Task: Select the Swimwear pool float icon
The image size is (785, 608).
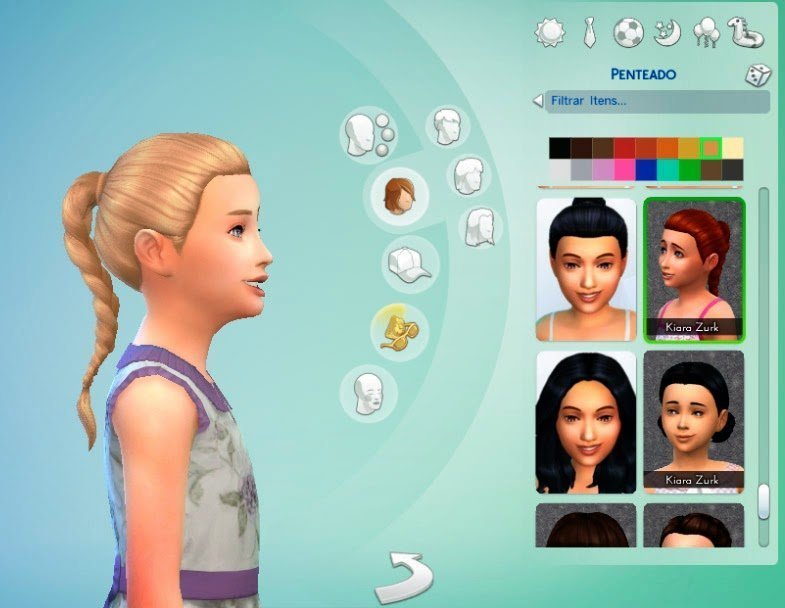Action: pyautogui.click(x=745, y=30)
